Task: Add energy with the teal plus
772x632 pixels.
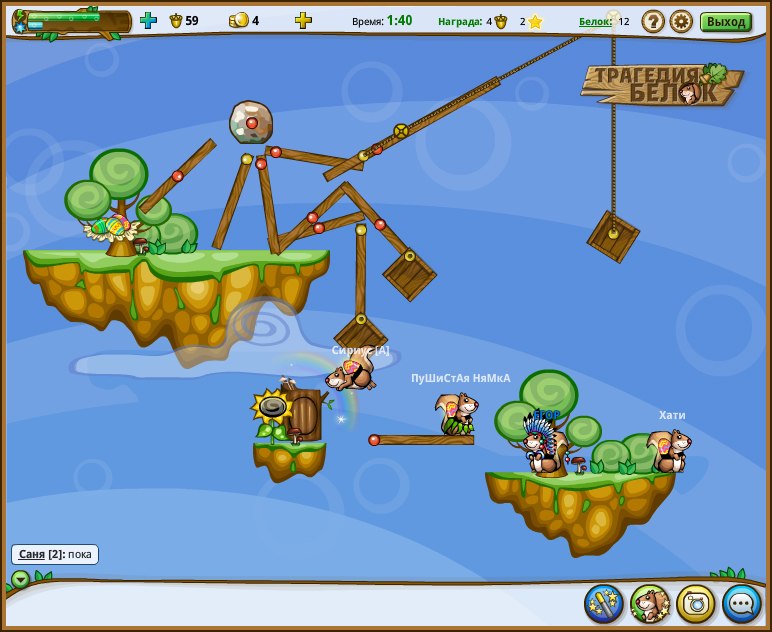Action: click(x=148, y=20)
